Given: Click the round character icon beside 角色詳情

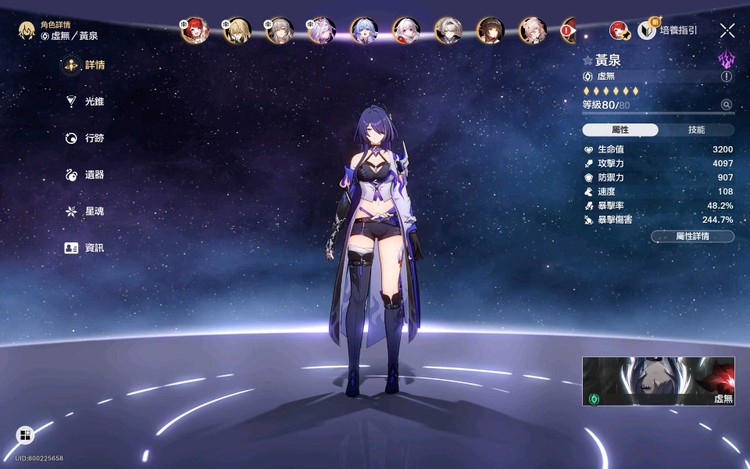Looking at the screenshot, I should pos(26,30).
